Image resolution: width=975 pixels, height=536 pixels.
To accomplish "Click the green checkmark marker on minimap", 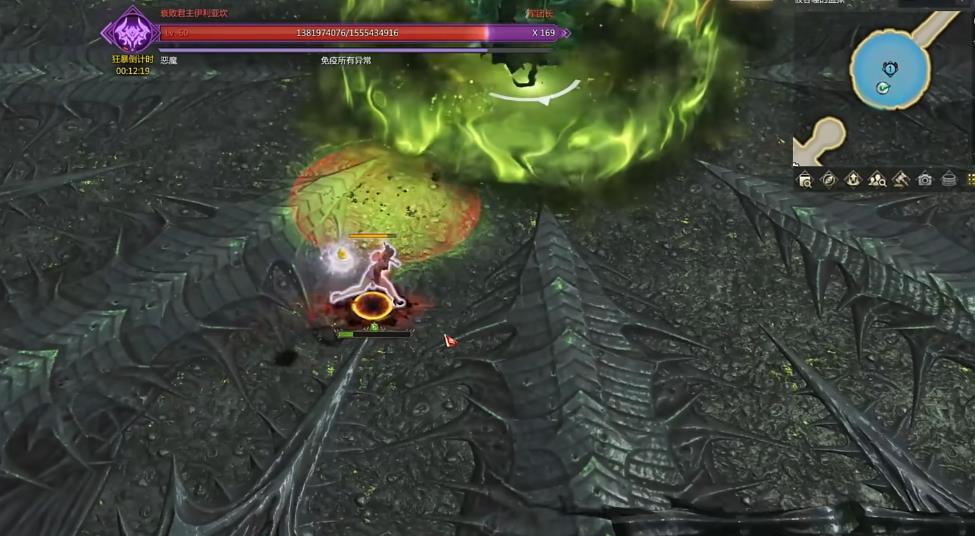I will [x=882, y=88].
